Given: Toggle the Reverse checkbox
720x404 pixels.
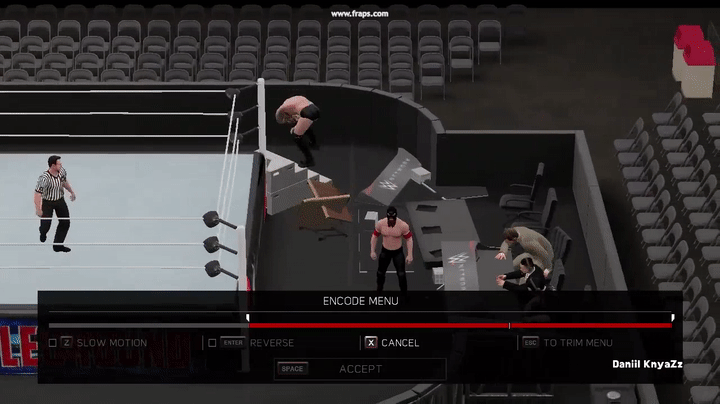Looking at the screenshot, I should [211, 343].
